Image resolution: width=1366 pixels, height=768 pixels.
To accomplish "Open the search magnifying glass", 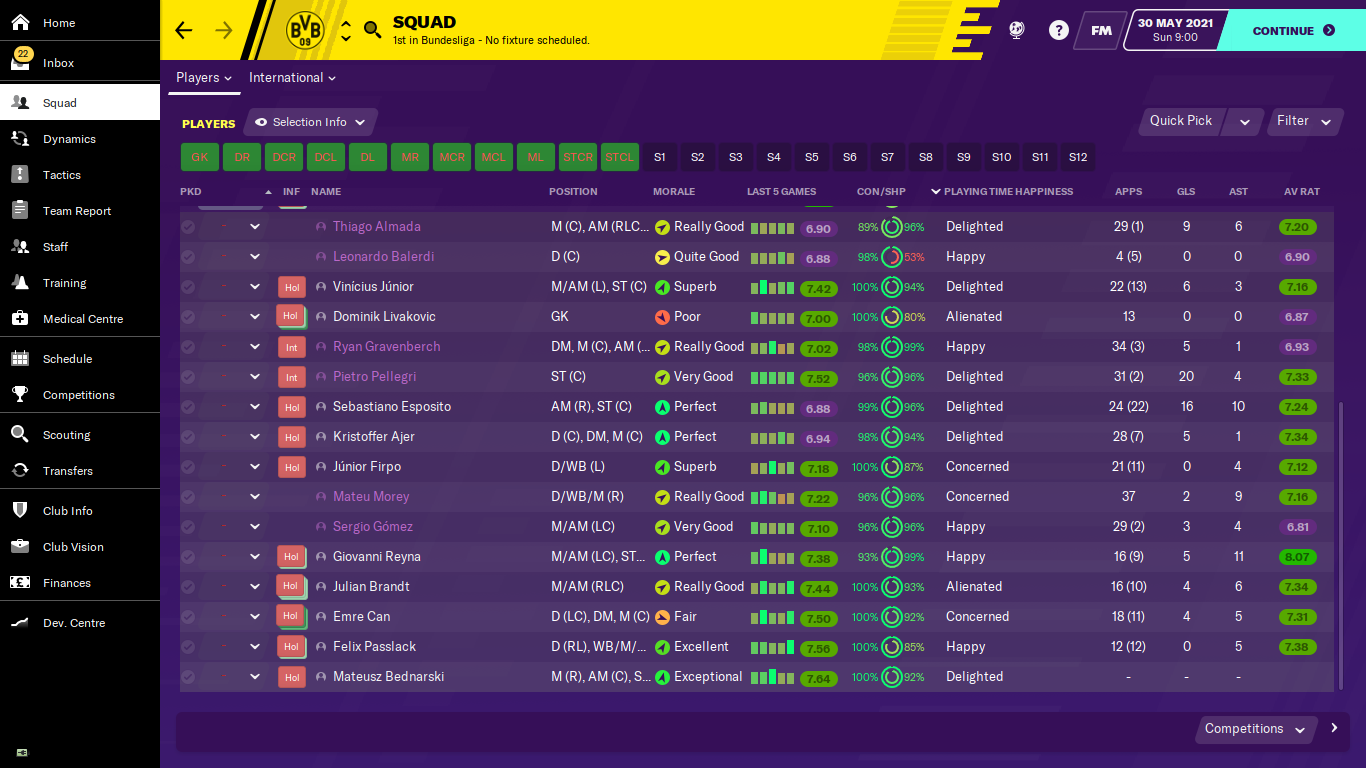I will coord(372,30).
